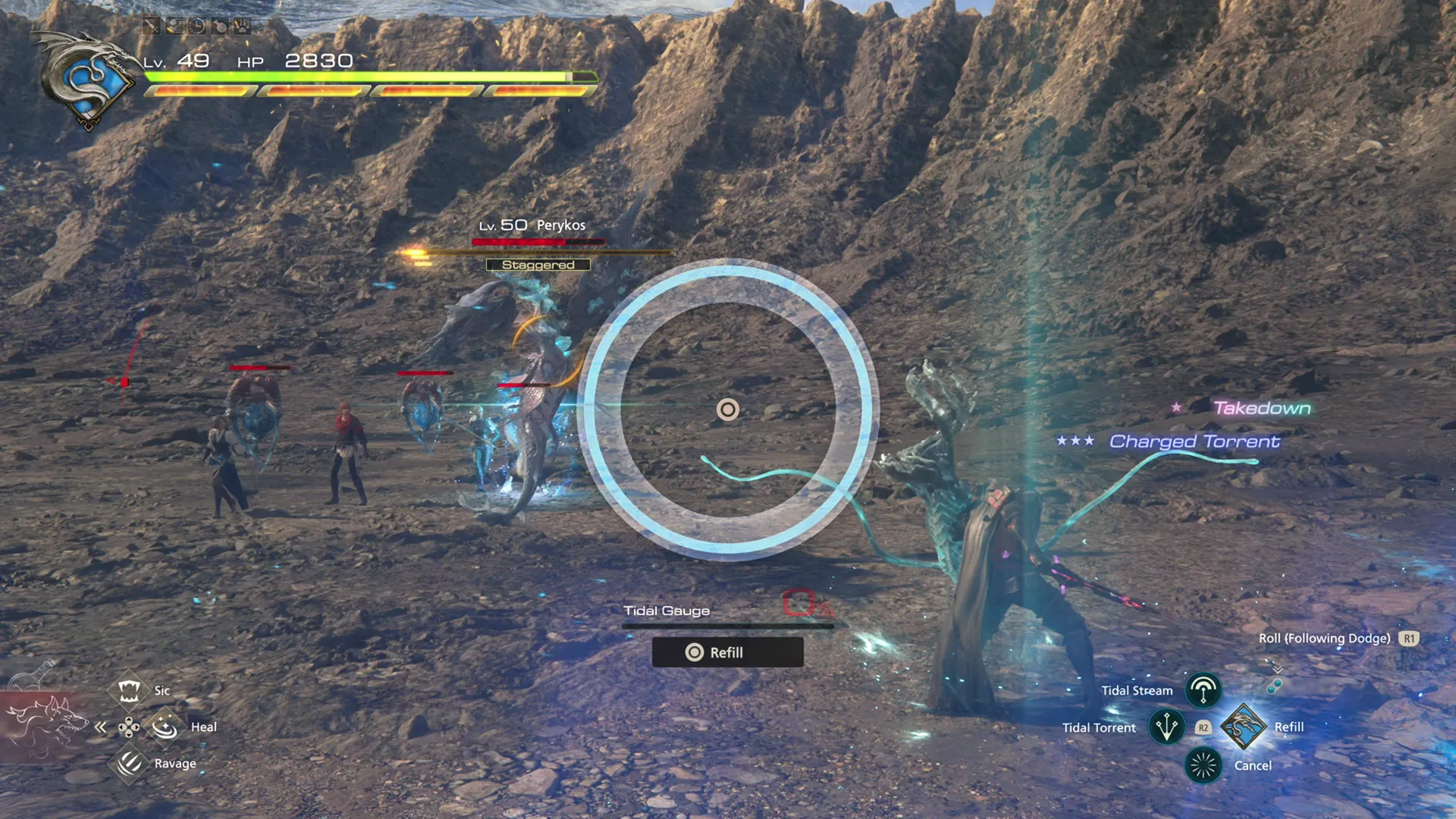
Task: Click the crossed sword icon in top-left toolbar
Action: pyautogui.click(x=152, y=25)
